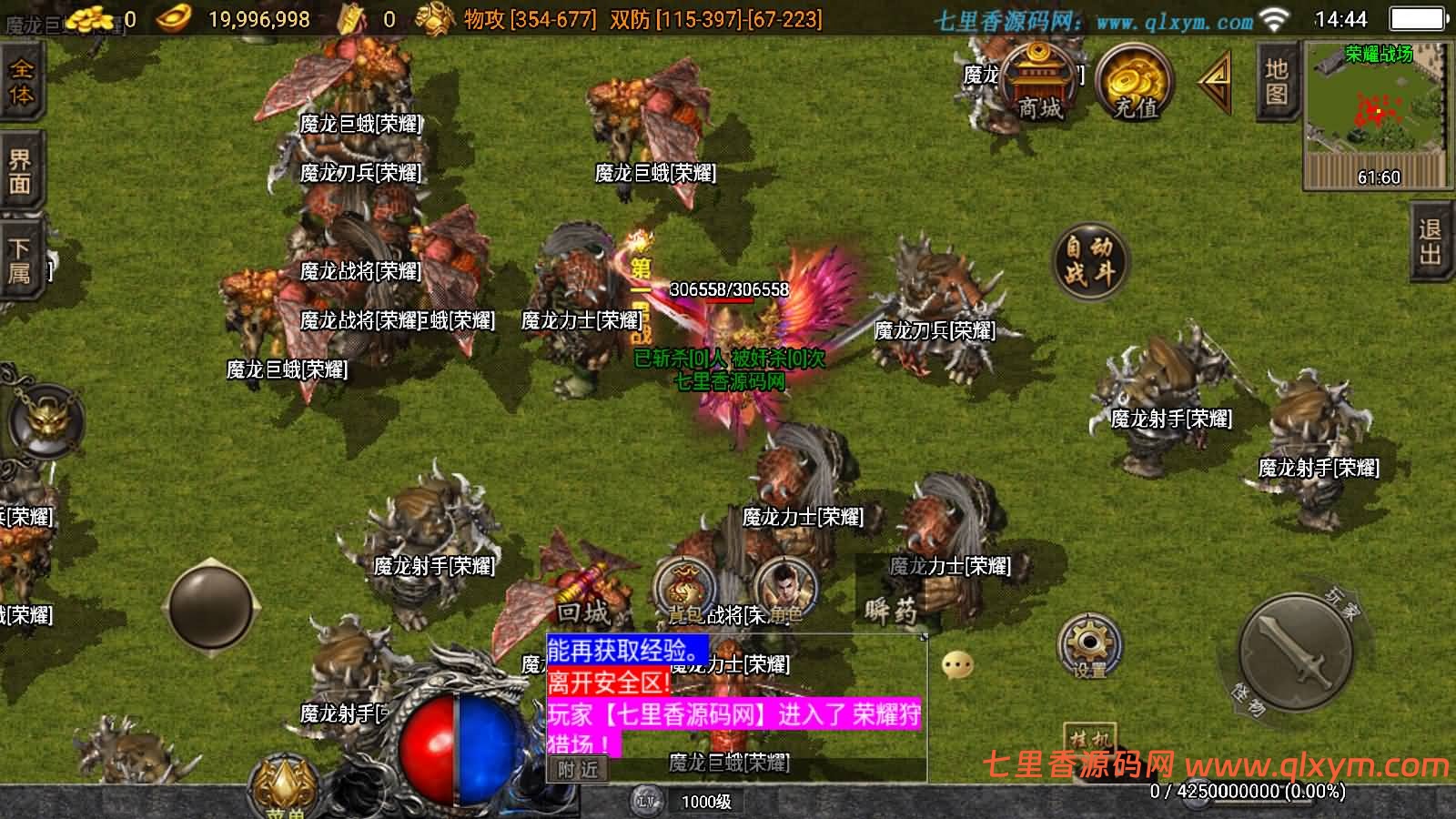Click the gold triangle collapse arrow
This screenshot has height=819, width=1456.
coord(1216,81)
